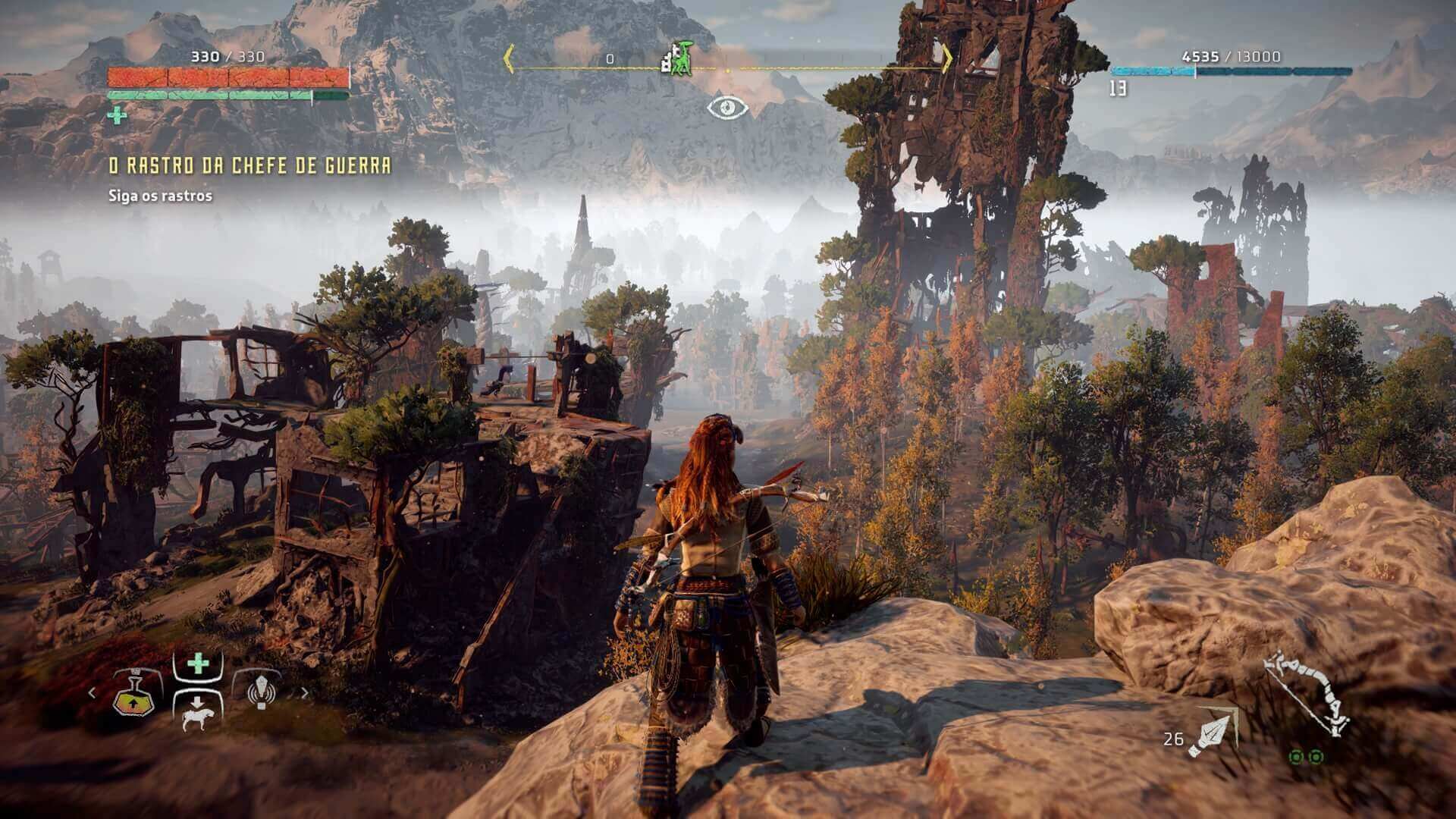The width and height of the screenshot is (1456, 819).
Task: Click the green plus medicine icon below health
Action: tap(117, 115)
